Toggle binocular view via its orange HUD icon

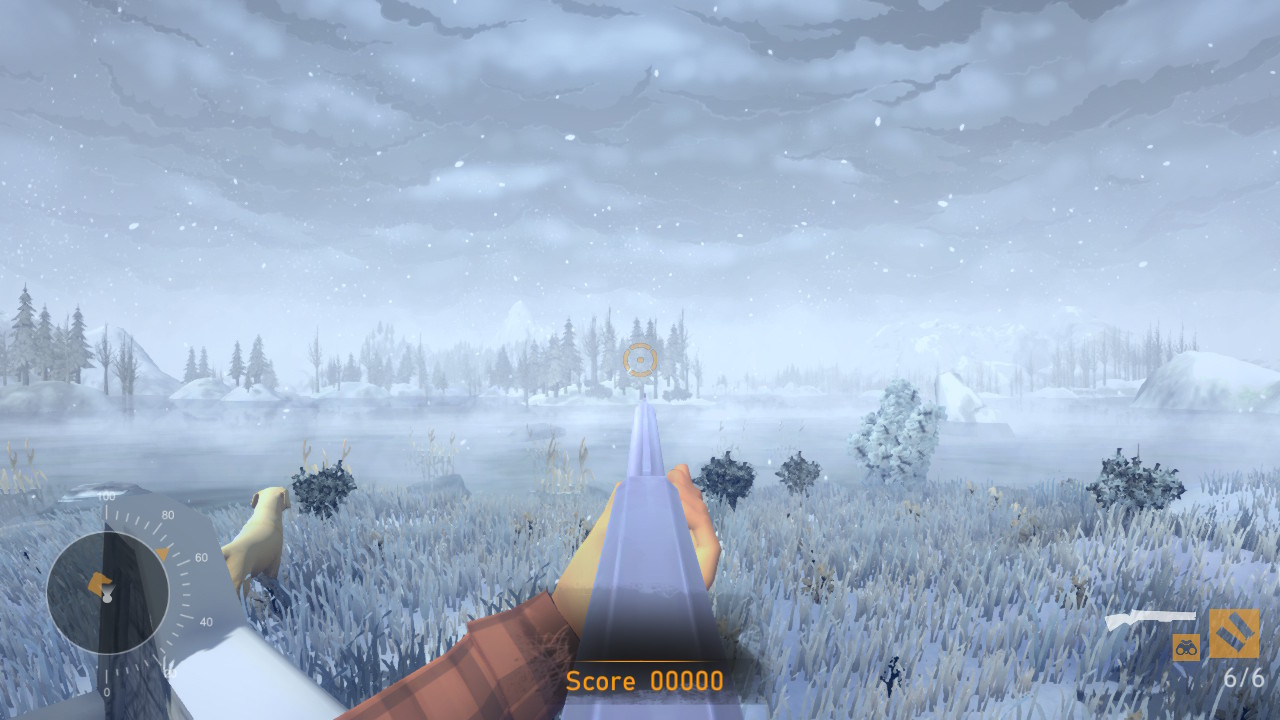click(x=1187, y=647)
